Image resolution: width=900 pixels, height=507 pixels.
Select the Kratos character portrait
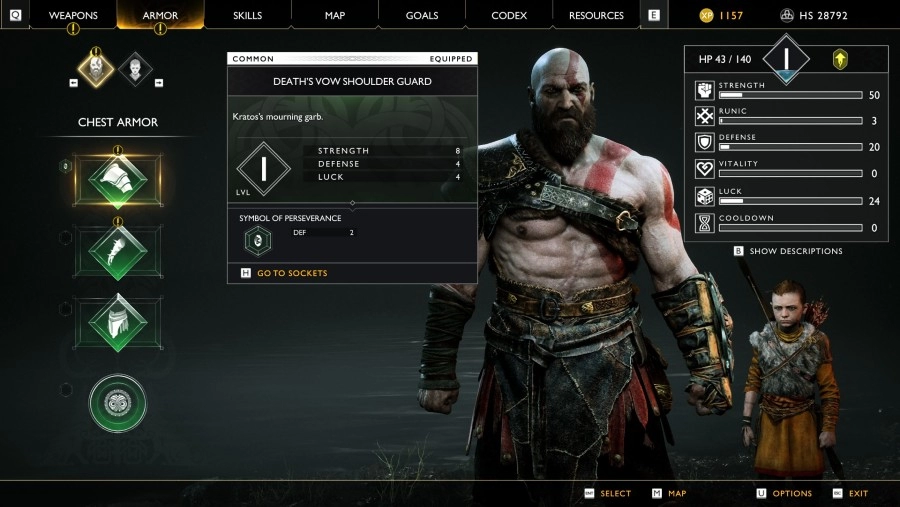[x=97, y=68]
